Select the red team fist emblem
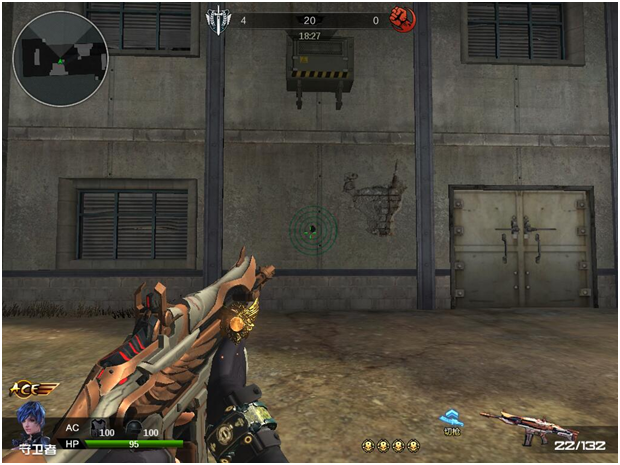This screenshot has height=465, width=620. pyautogui.click(x=402, y=19)
